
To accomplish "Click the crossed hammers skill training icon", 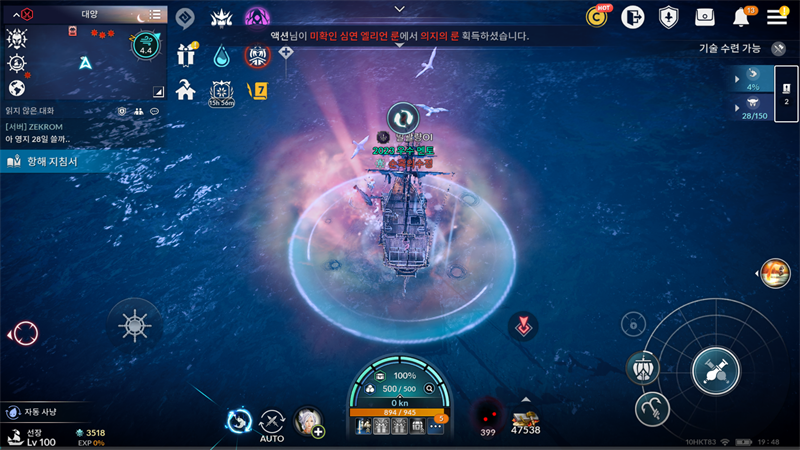I will 778,48.
